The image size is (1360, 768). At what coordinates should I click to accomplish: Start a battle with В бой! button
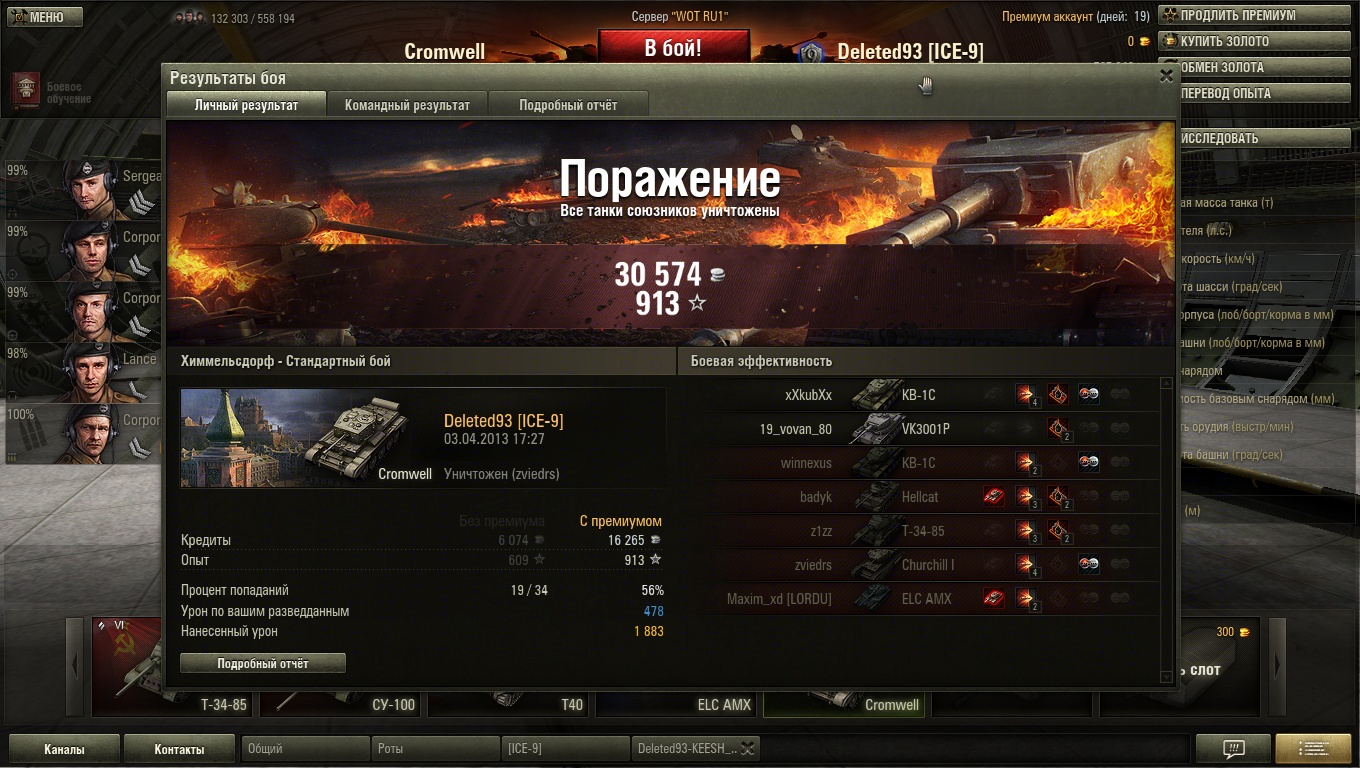(x=673, y=47)
